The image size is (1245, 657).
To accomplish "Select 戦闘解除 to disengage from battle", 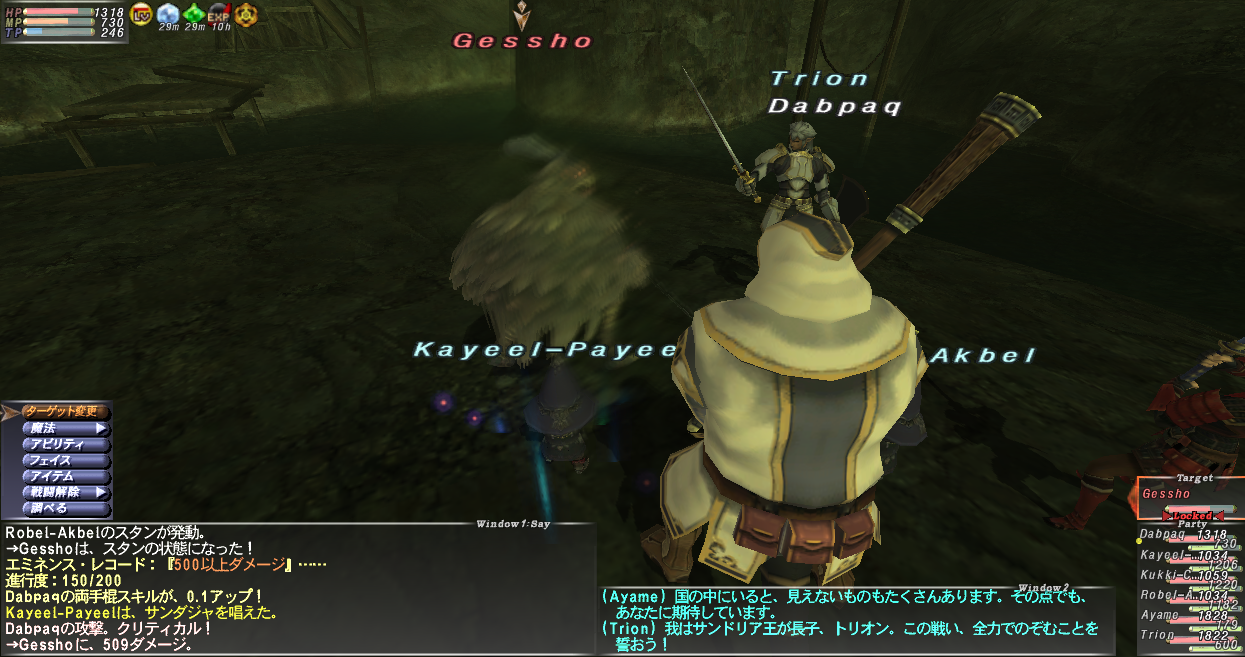I will pos(64,492).
